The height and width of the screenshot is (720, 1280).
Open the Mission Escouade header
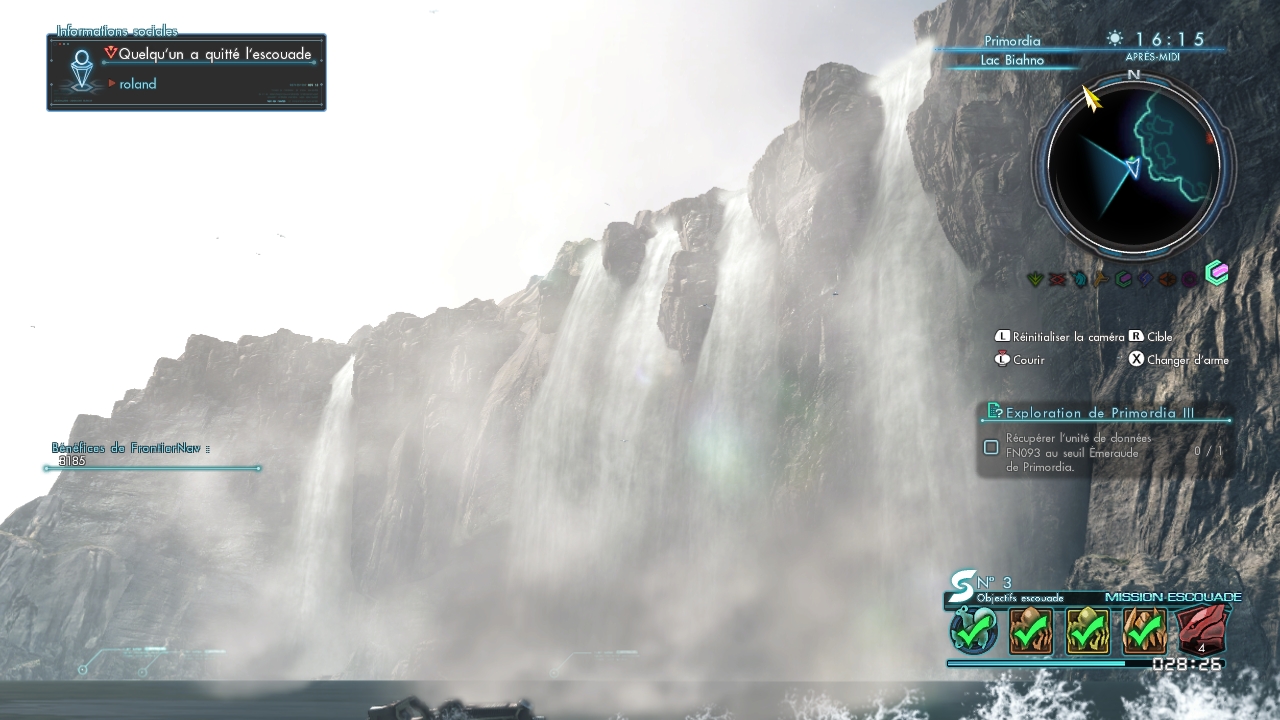click(x=1172, y=597)
